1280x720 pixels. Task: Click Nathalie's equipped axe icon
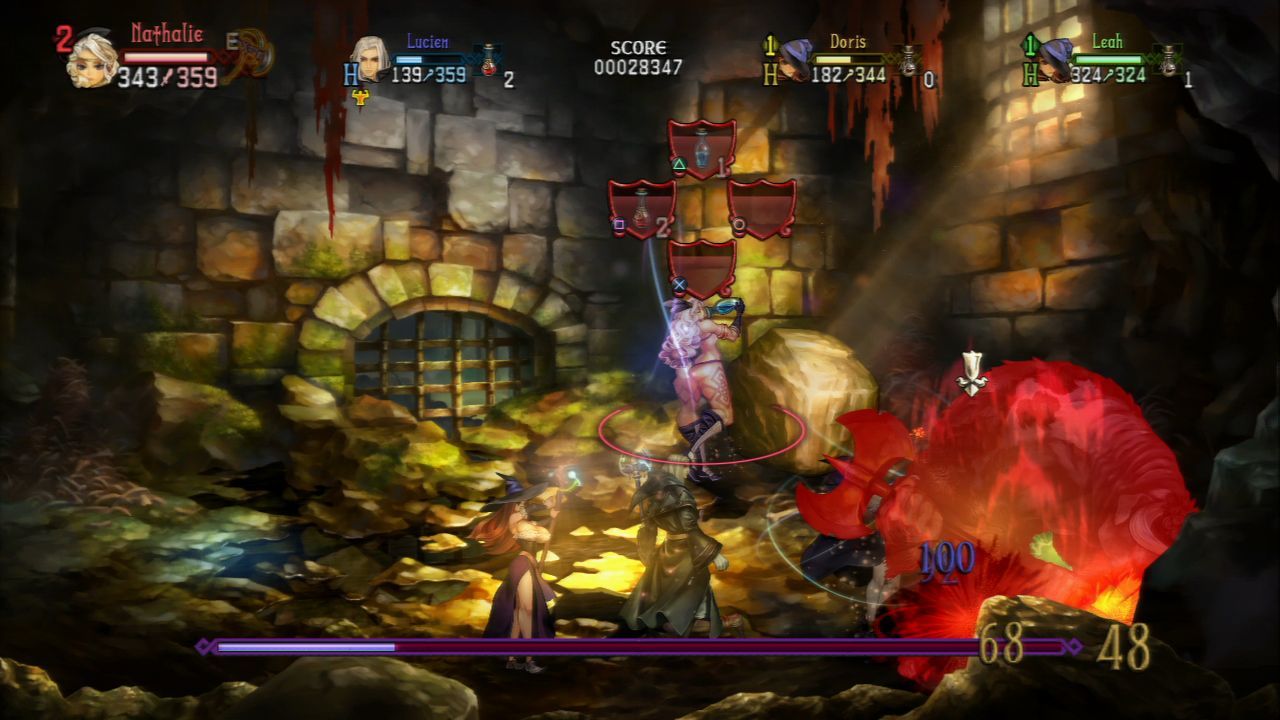click(250, 55)
